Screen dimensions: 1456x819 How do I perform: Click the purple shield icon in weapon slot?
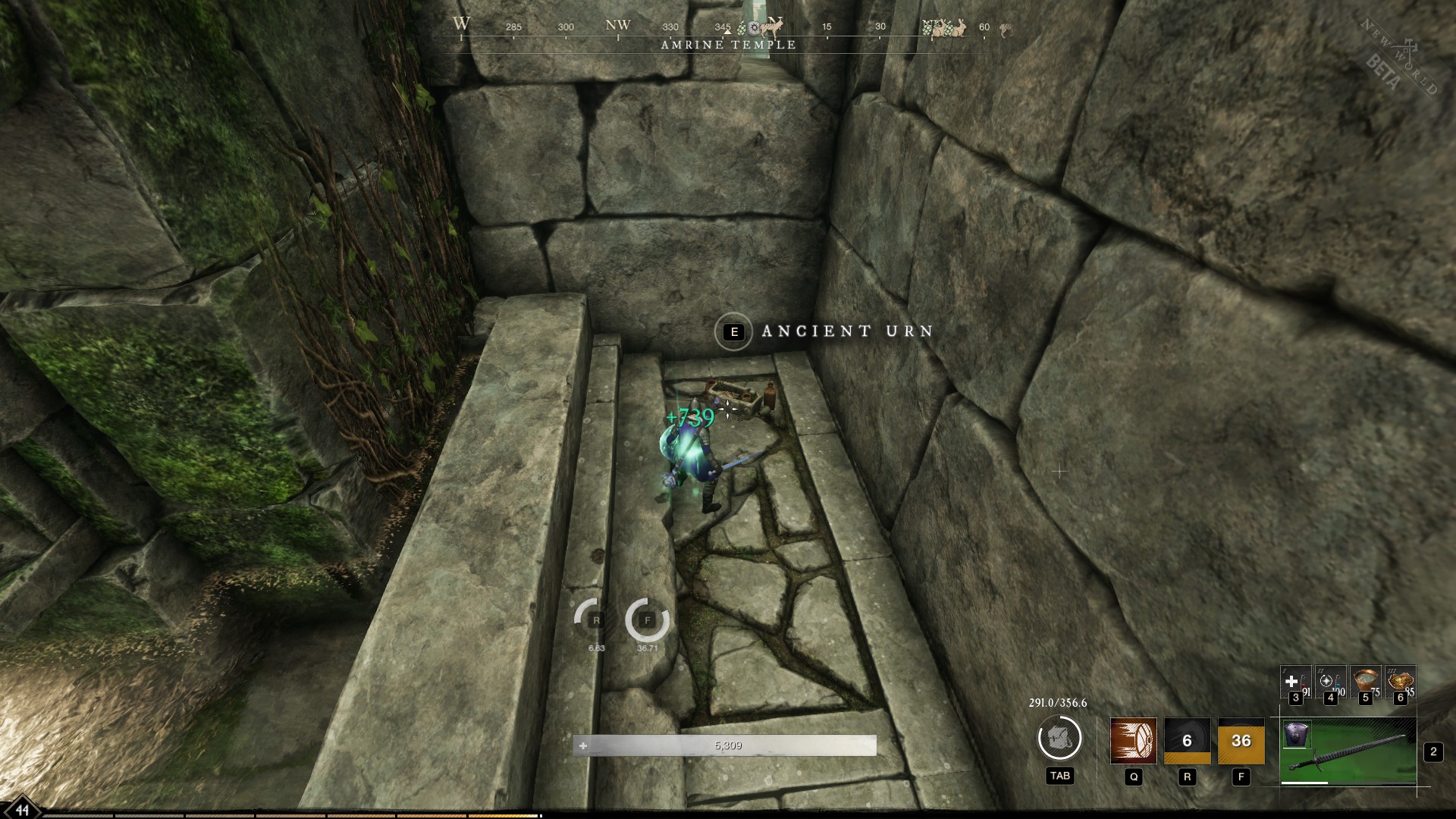tap(1296, 736)
